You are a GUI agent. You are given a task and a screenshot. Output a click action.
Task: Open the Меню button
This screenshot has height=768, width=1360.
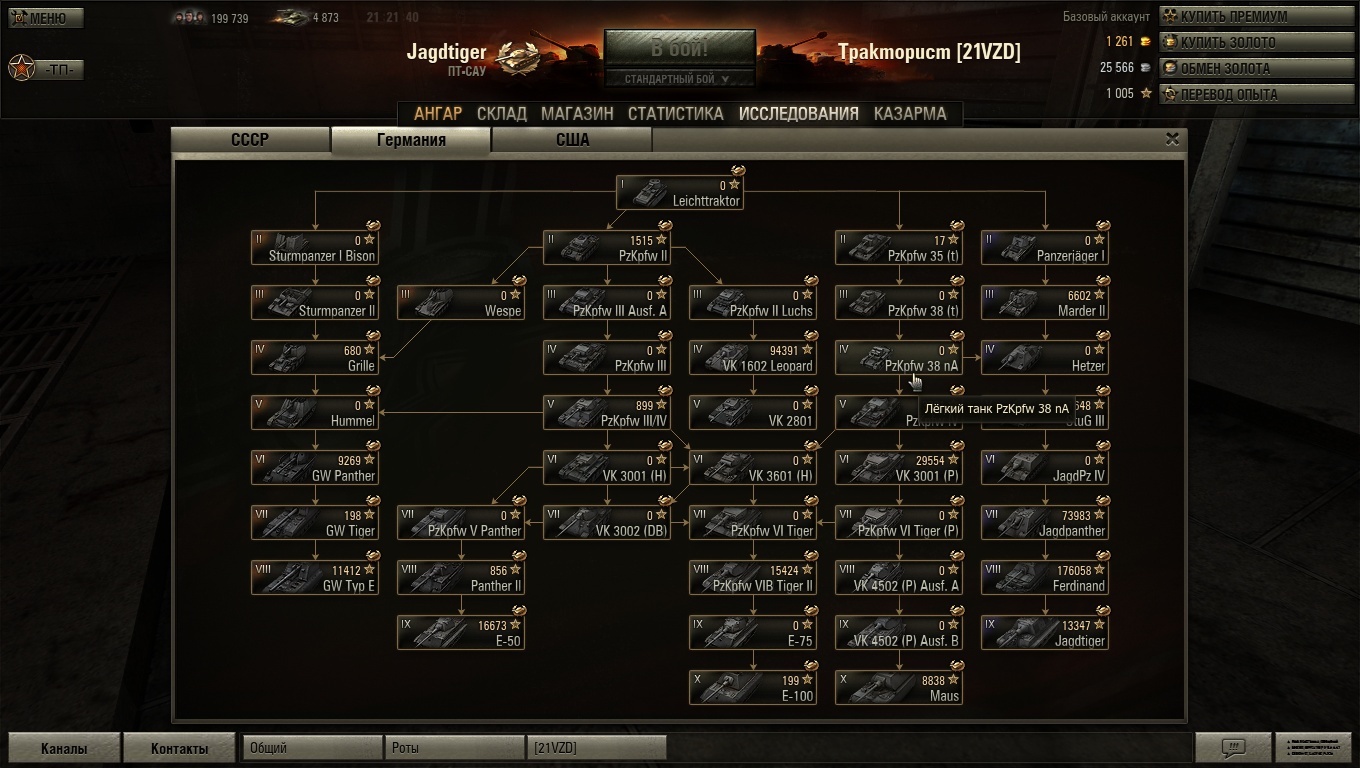pos(46,18)
